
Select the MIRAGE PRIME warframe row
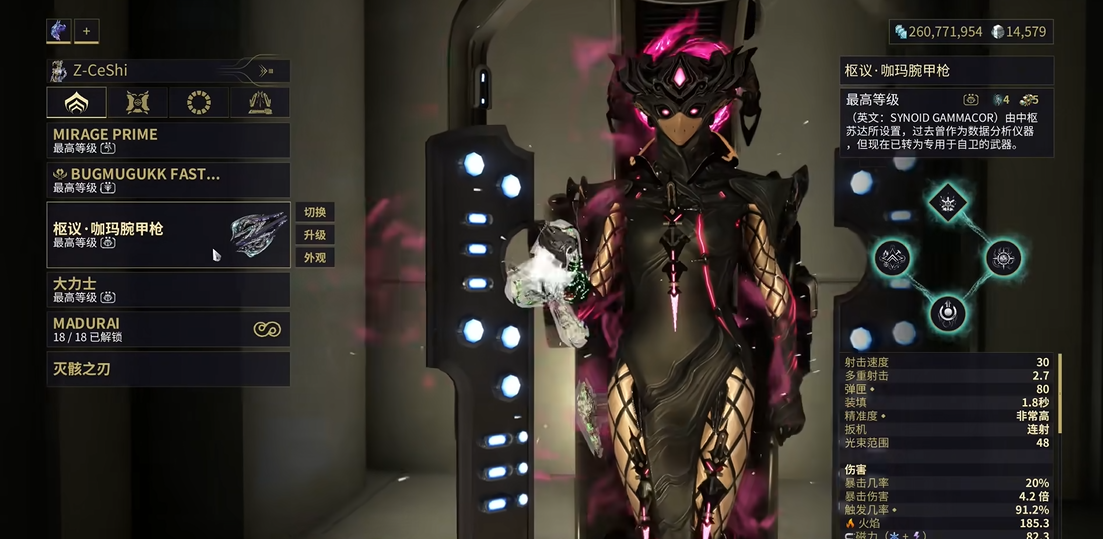point(168,140)
